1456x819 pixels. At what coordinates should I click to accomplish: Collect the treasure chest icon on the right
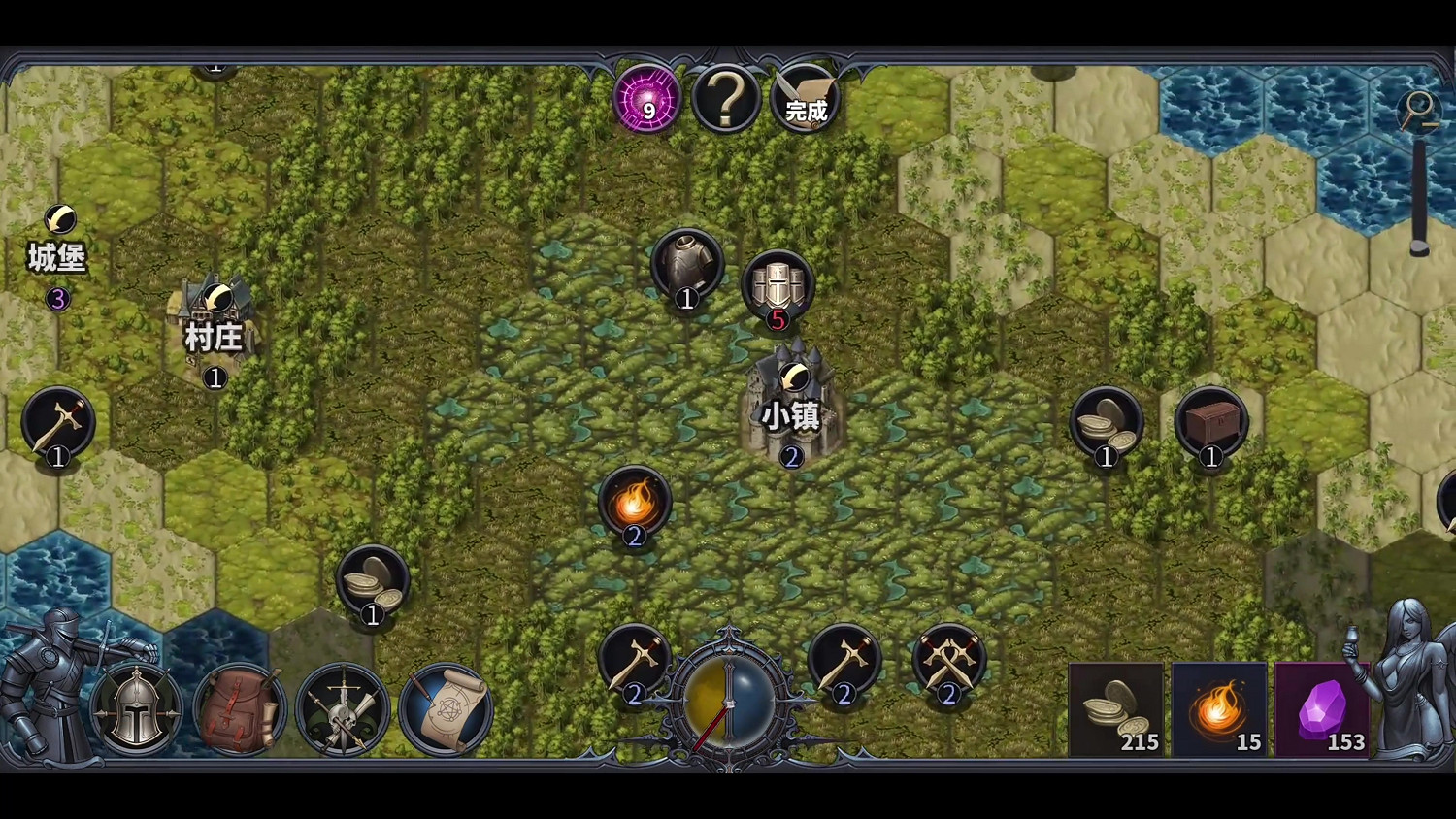point(1212,424)
